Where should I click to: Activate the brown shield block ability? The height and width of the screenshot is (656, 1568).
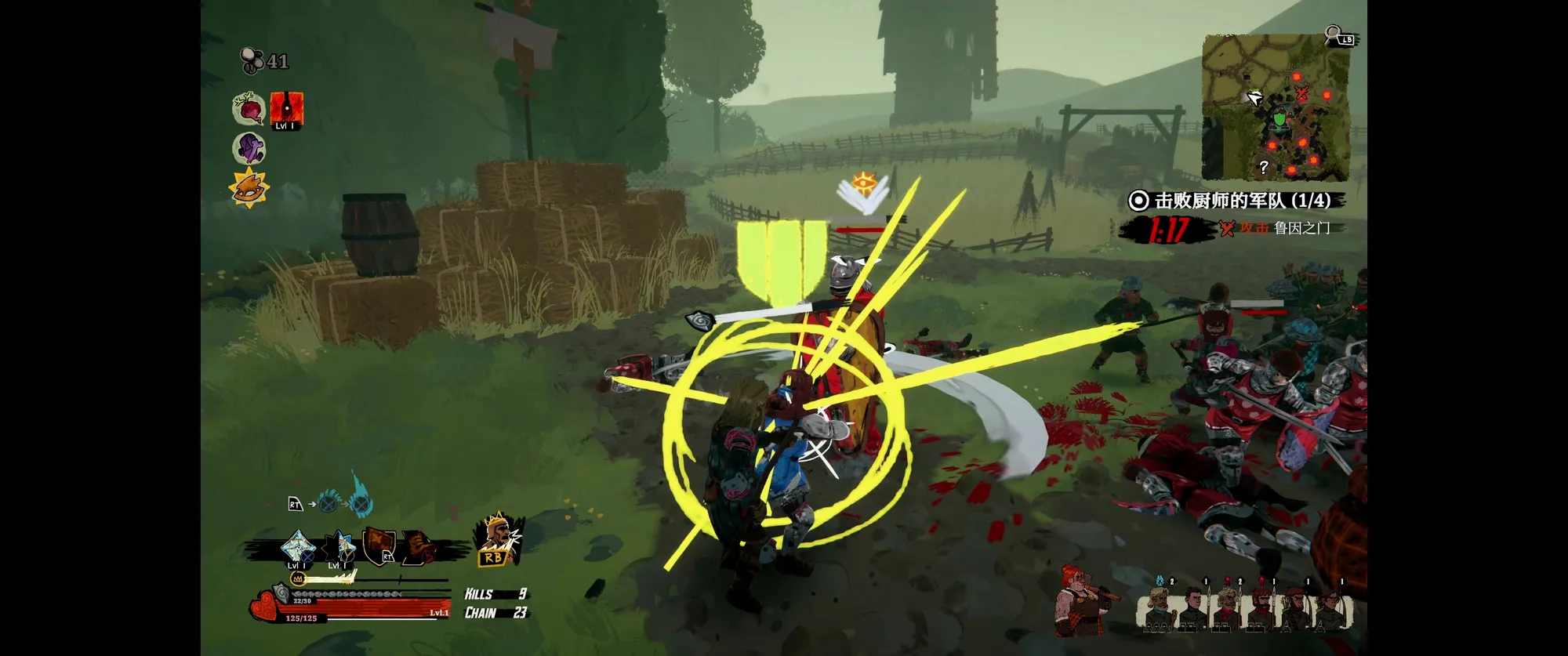click(379, 545)
